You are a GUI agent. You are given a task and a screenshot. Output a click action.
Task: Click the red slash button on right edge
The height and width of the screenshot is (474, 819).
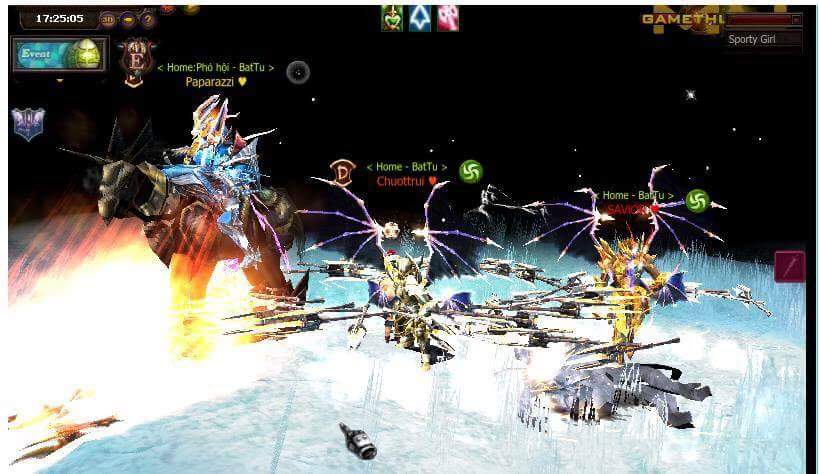click(x=790, y=266)
